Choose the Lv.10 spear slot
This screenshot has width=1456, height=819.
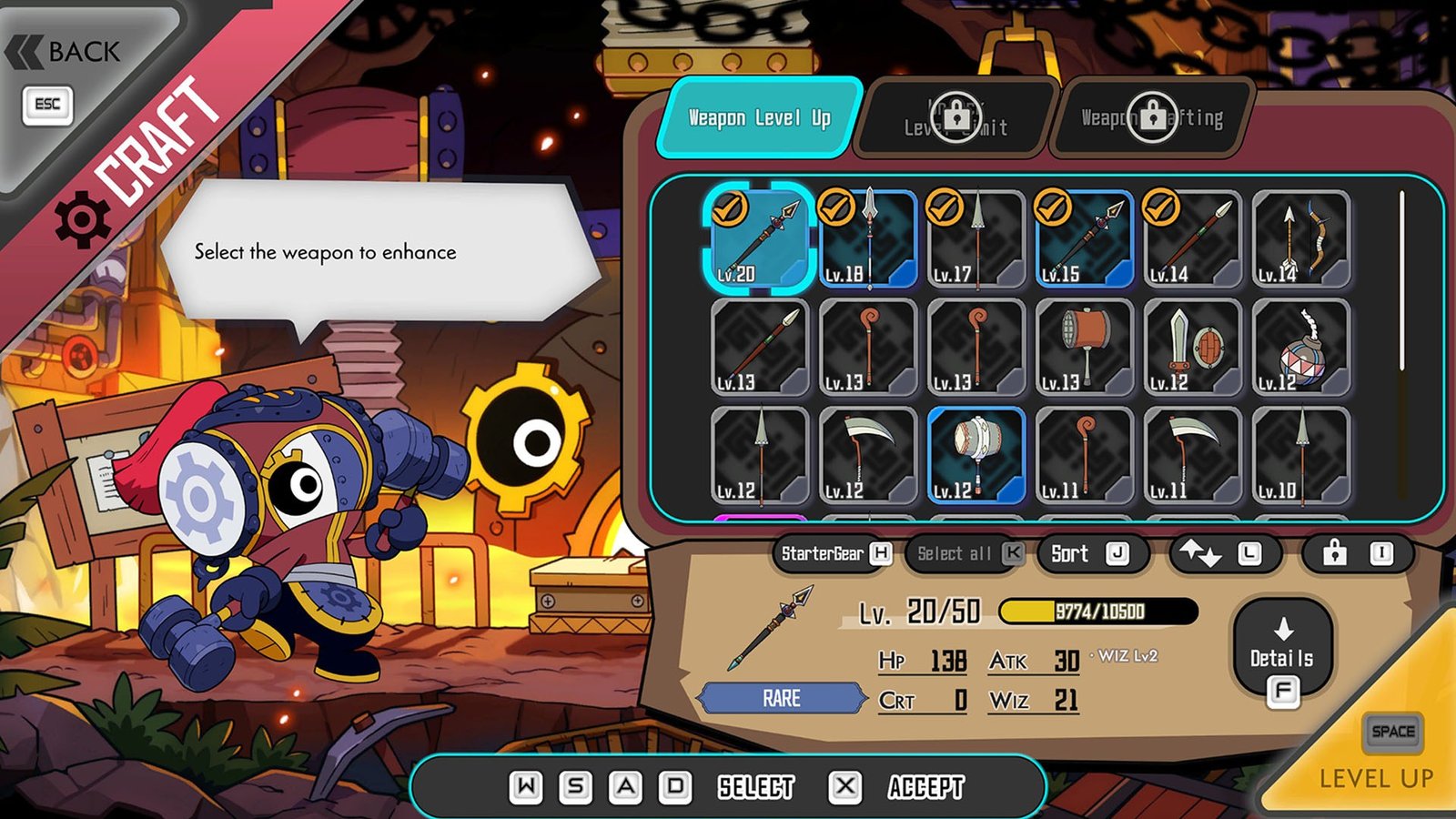click(1300, 455)
